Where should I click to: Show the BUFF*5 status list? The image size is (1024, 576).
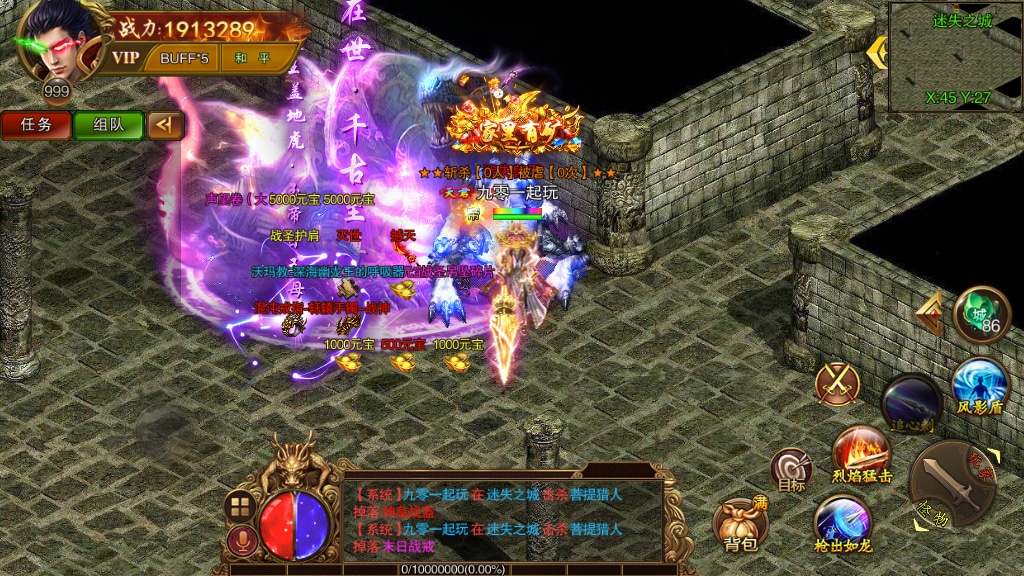click(184, 58)
